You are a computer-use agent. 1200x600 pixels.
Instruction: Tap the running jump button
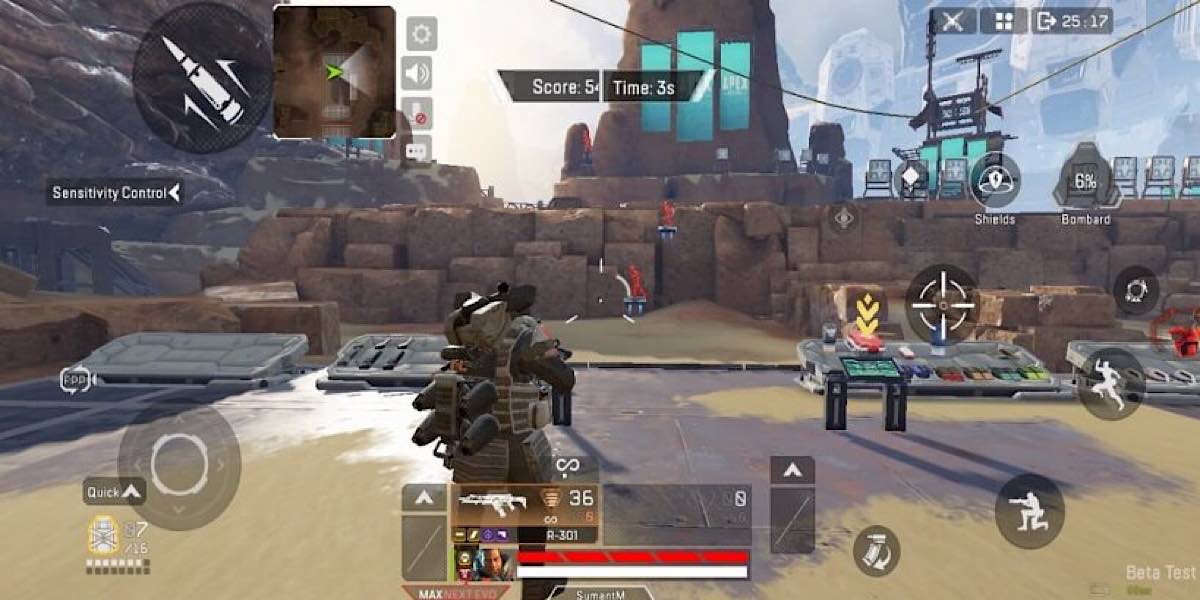(1111, 383)
